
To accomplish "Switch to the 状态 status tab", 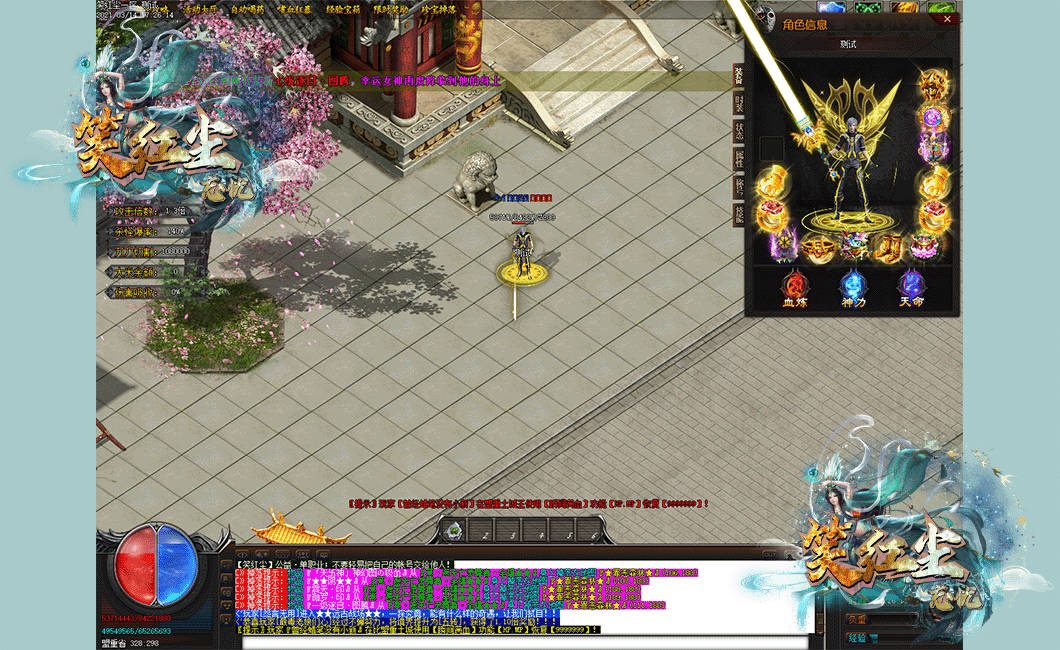I will pyautogui.click(x=739, y=131).
